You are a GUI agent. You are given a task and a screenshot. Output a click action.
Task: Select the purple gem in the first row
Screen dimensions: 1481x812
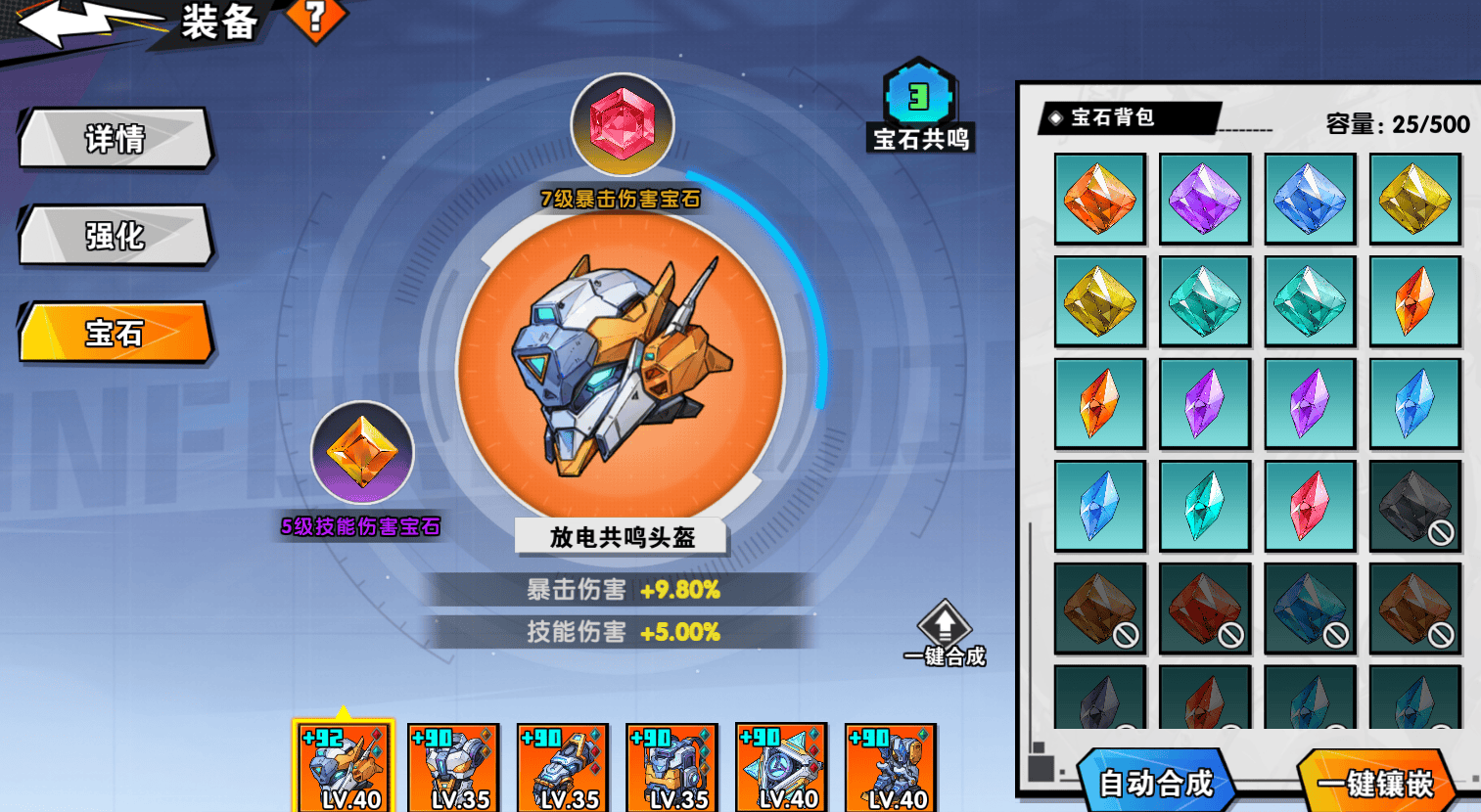coord(1204,197)
